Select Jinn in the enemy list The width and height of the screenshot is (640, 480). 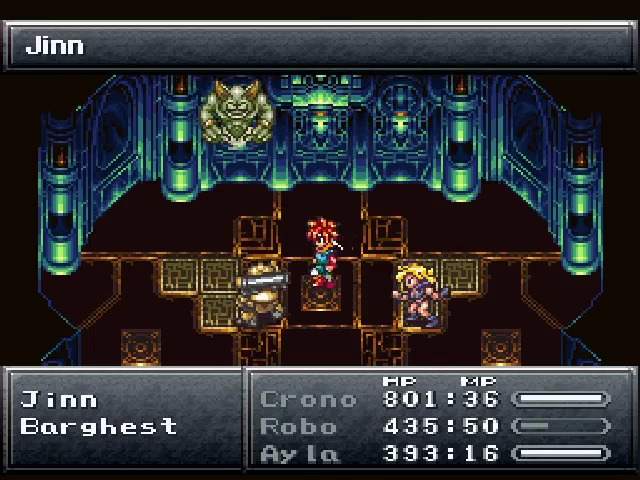pyautogui.click(x=60, y=400)
